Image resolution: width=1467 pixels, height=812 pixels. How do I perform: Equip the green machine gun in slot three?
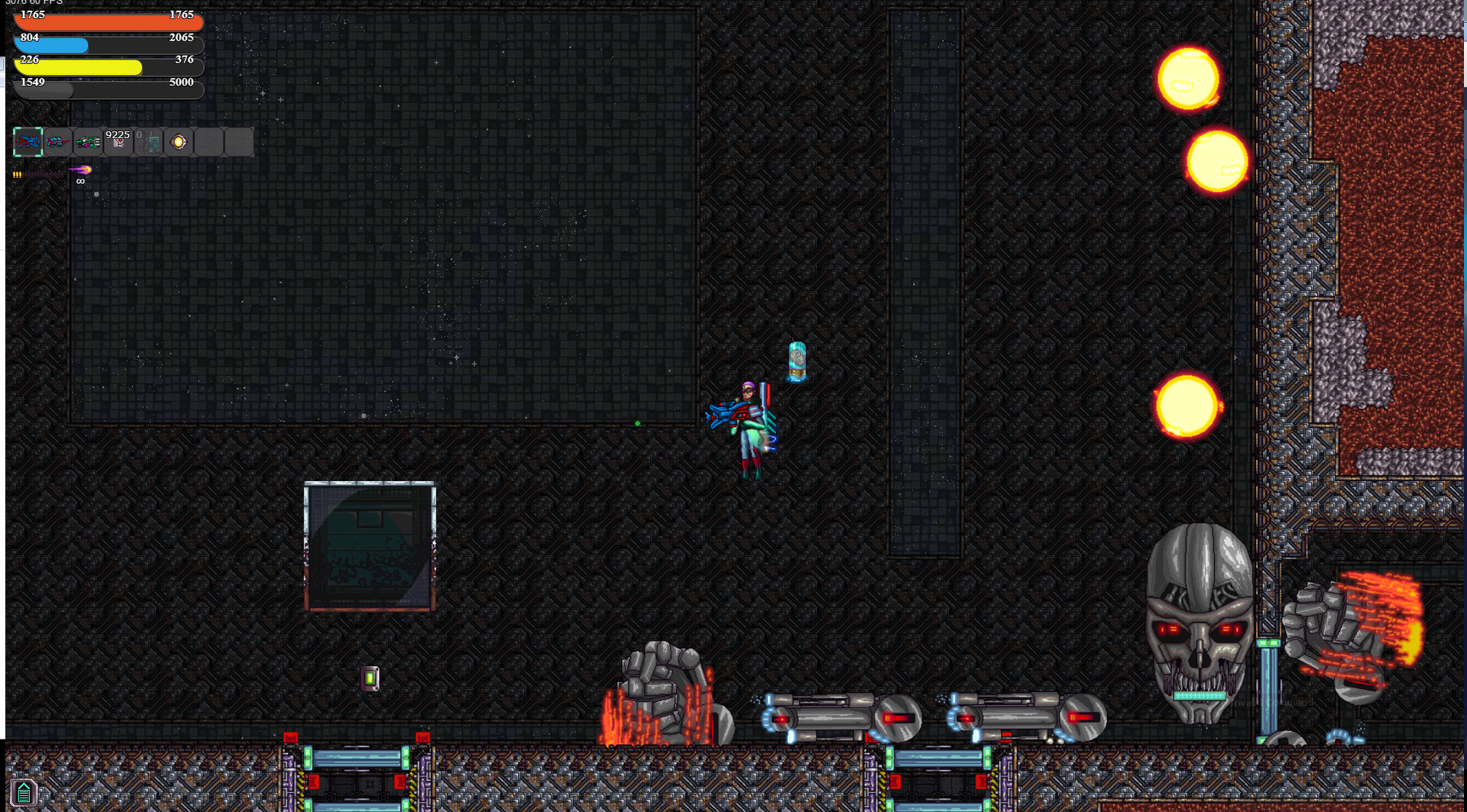pyautogui.click(x=87, y=142)
